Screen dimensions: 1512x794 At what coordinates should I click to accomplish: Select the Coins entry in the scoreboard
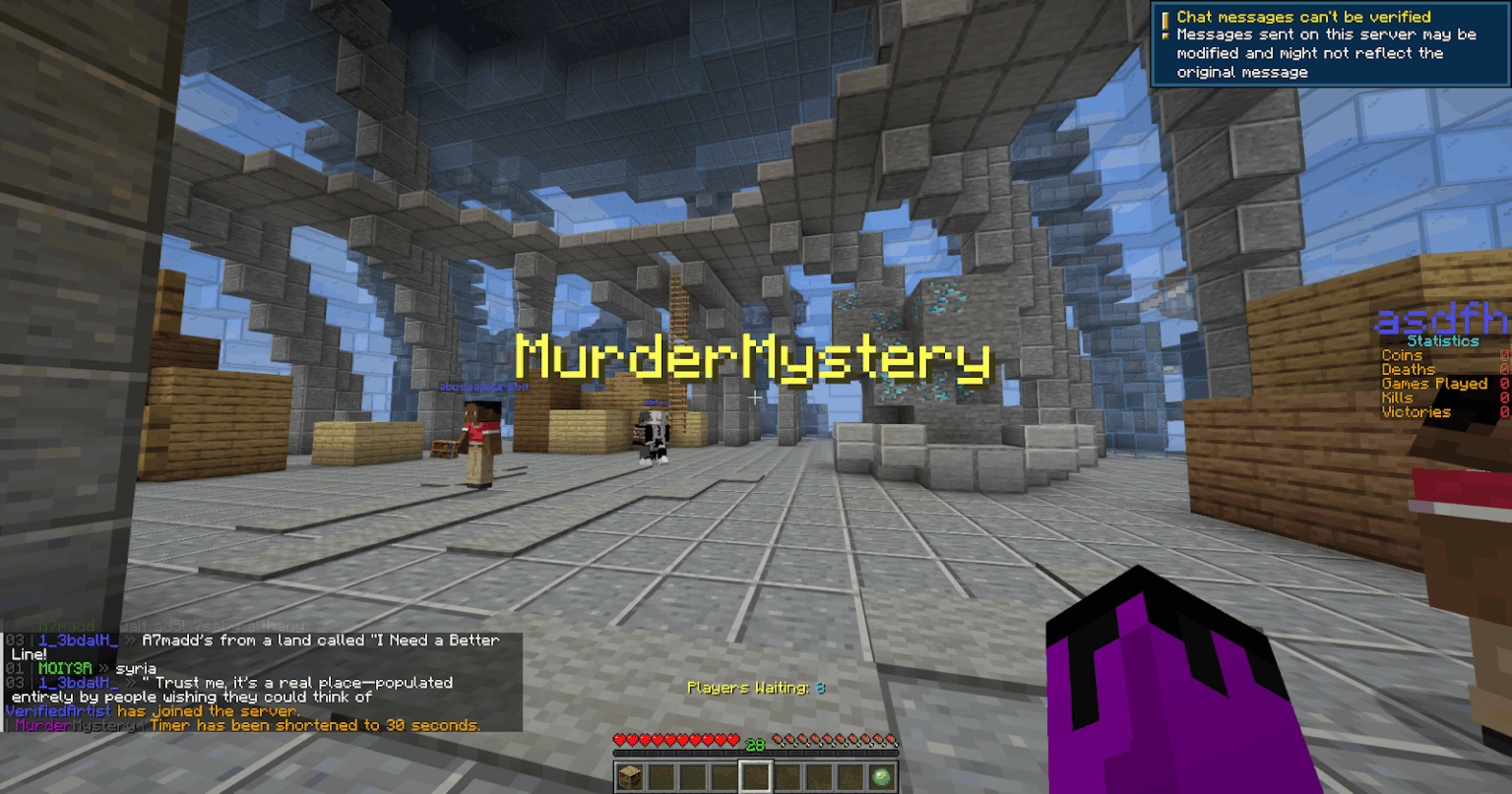point(1403,355)
